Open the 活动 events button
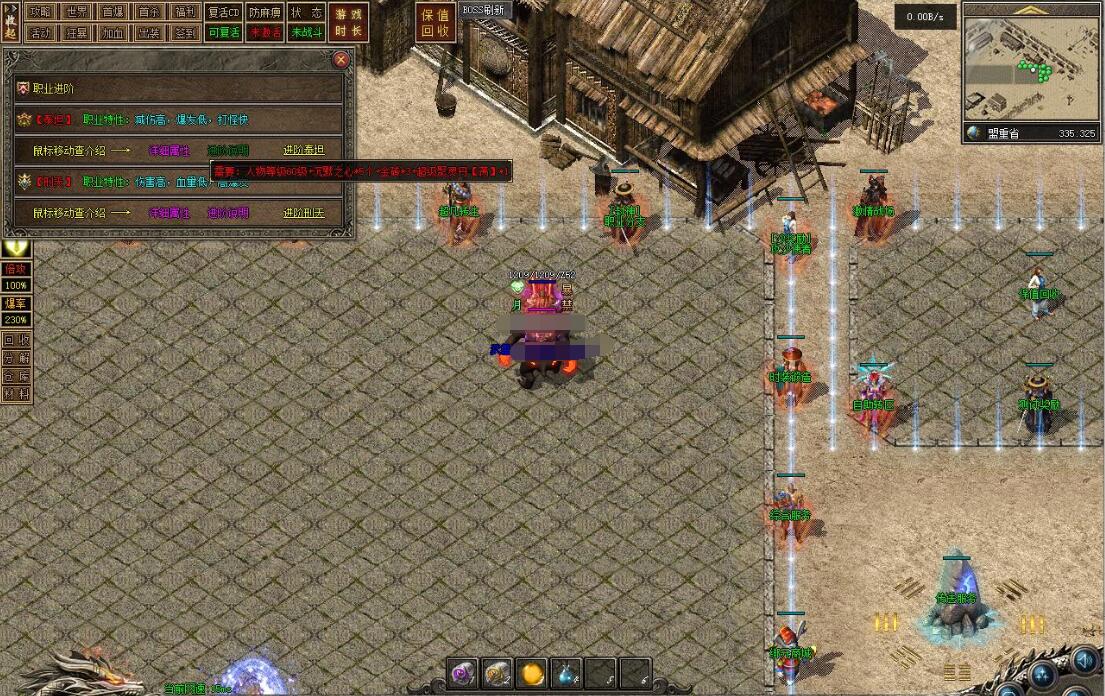 (x=40, y=32)
